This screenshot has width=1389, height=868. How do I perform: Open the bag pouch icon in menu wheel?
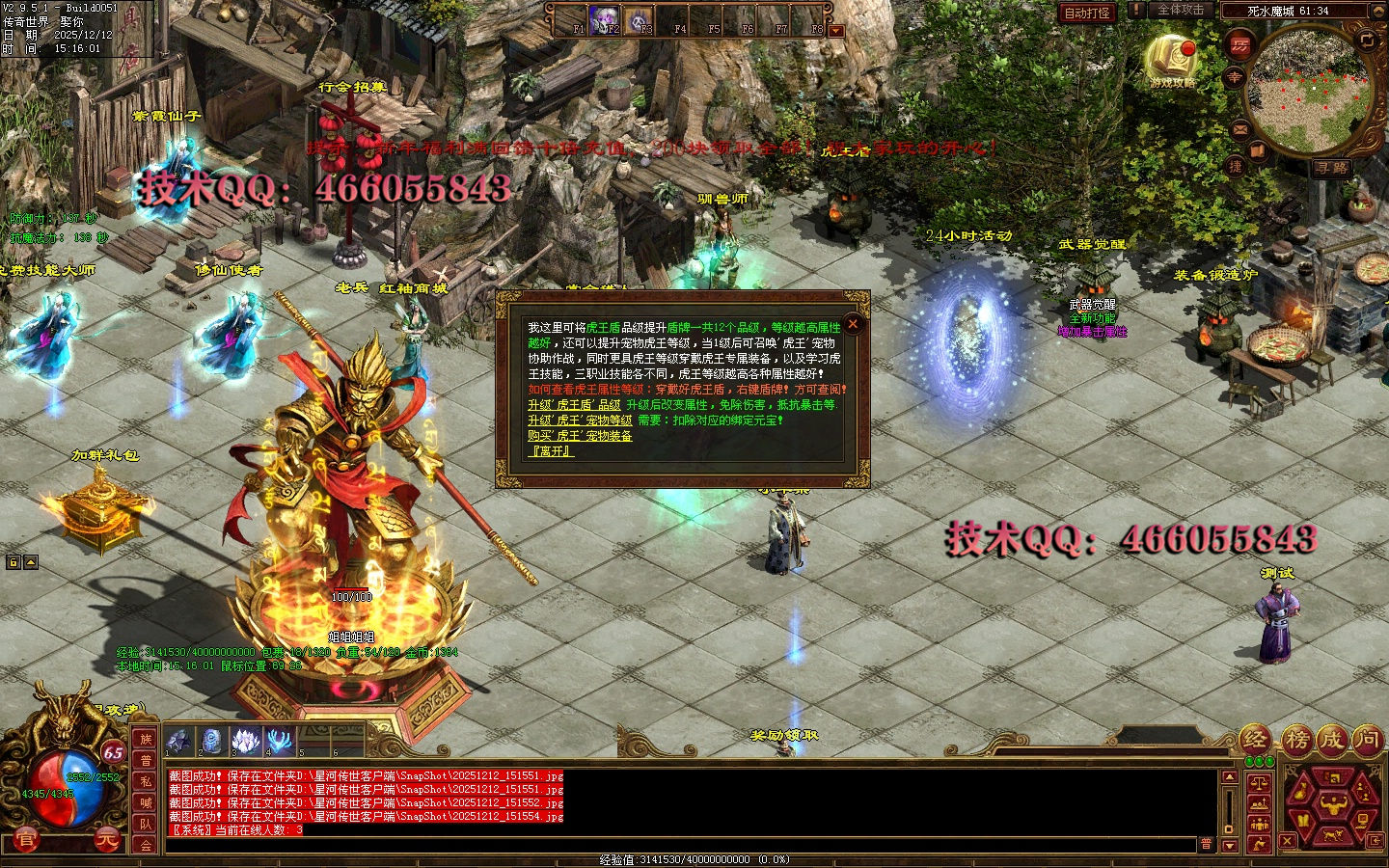[x=1301, y=793]
